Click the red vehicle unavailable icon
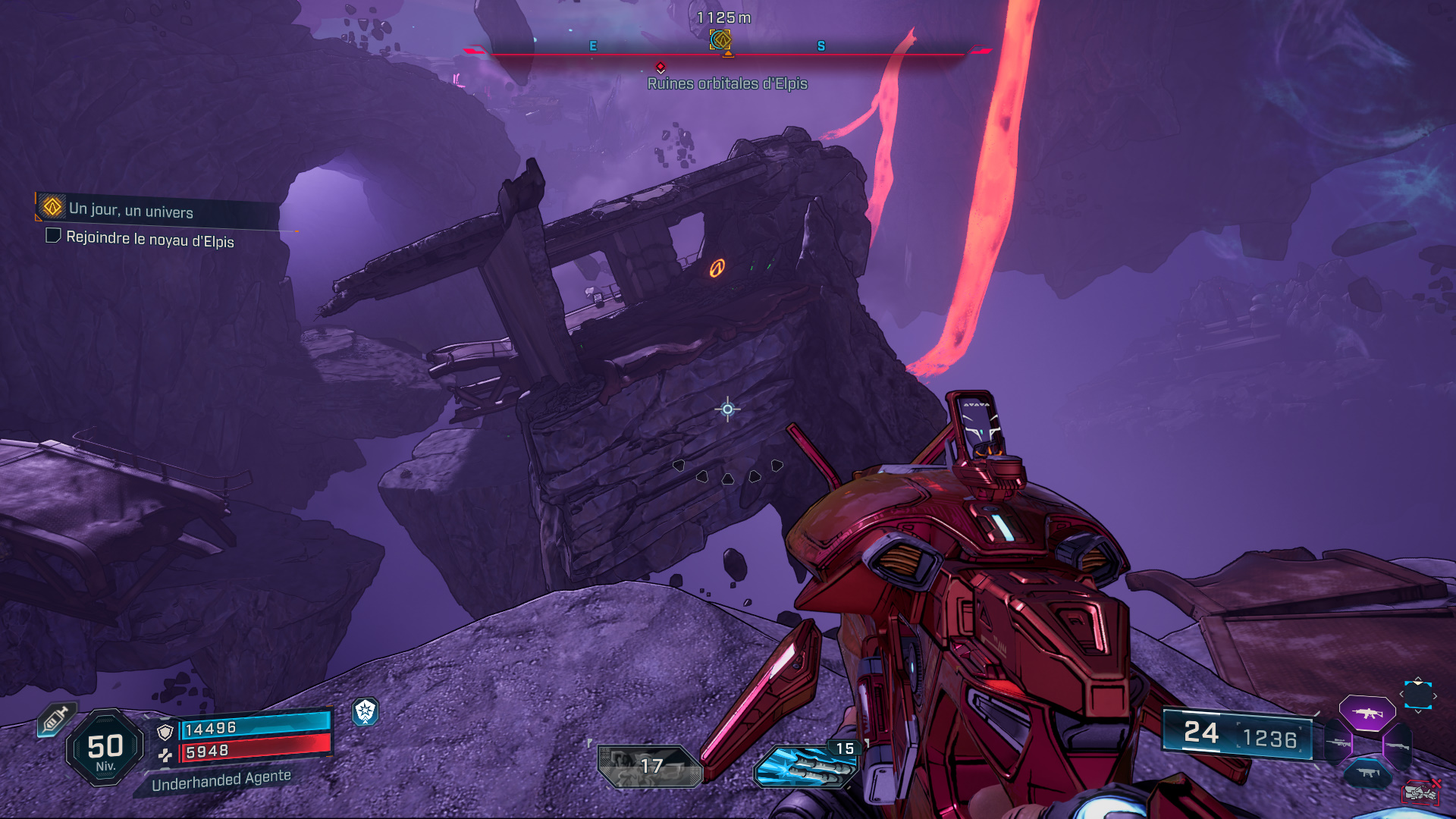 coord(1420,792)
